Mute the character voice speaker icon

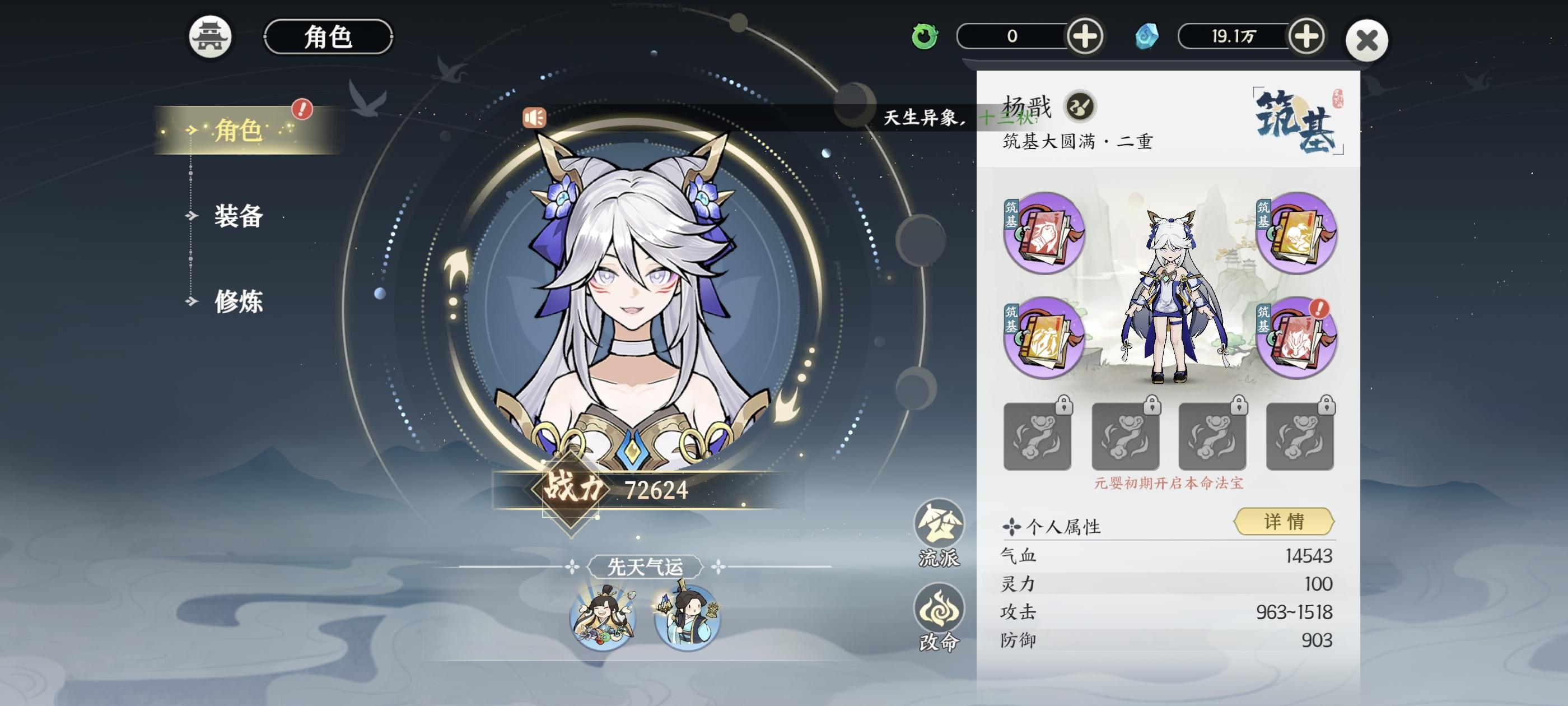[x=535, y=118]
